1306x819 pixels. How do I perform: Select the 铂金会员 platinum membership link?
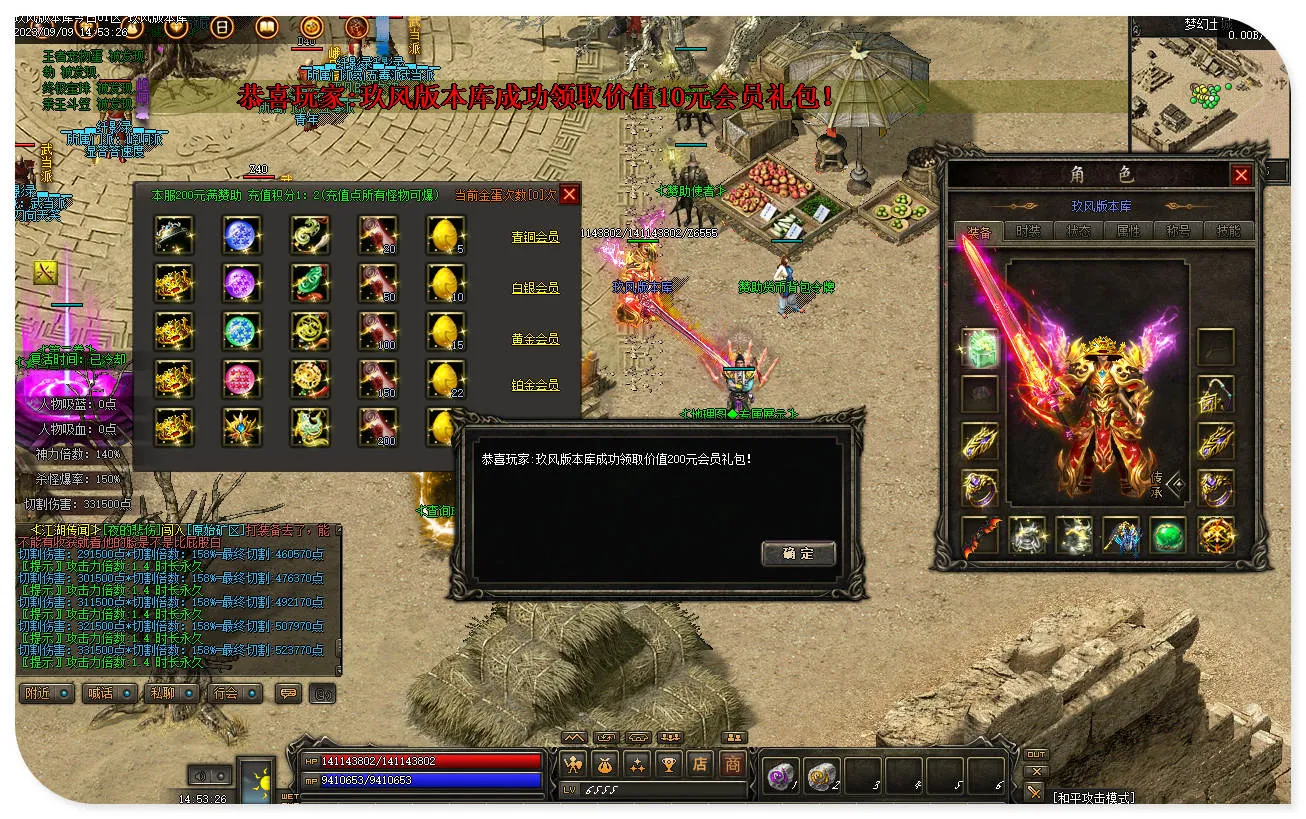tap(535, 385)
